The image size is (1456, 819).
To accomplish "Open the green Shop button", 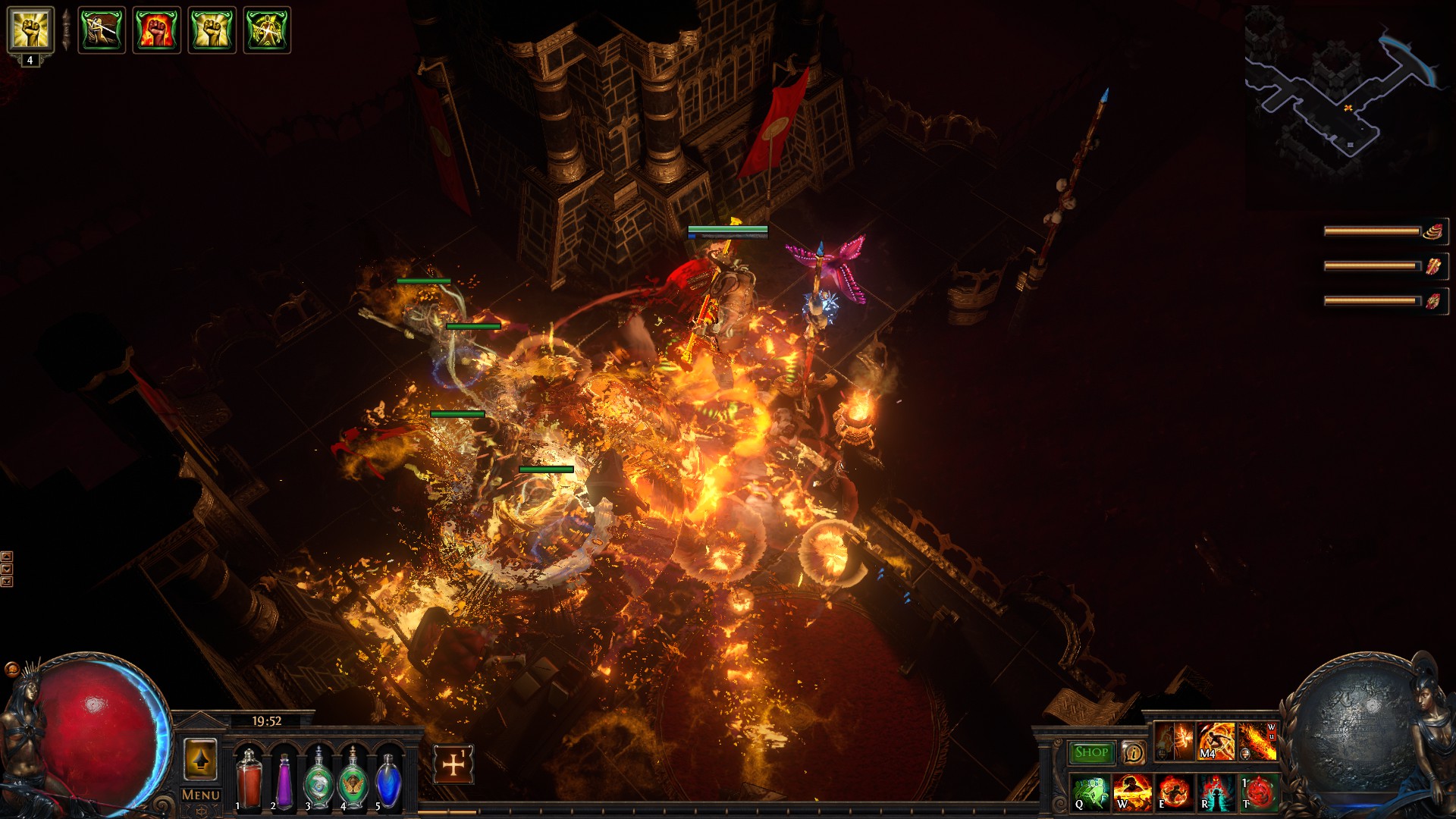I will [x=1091, y=752].
